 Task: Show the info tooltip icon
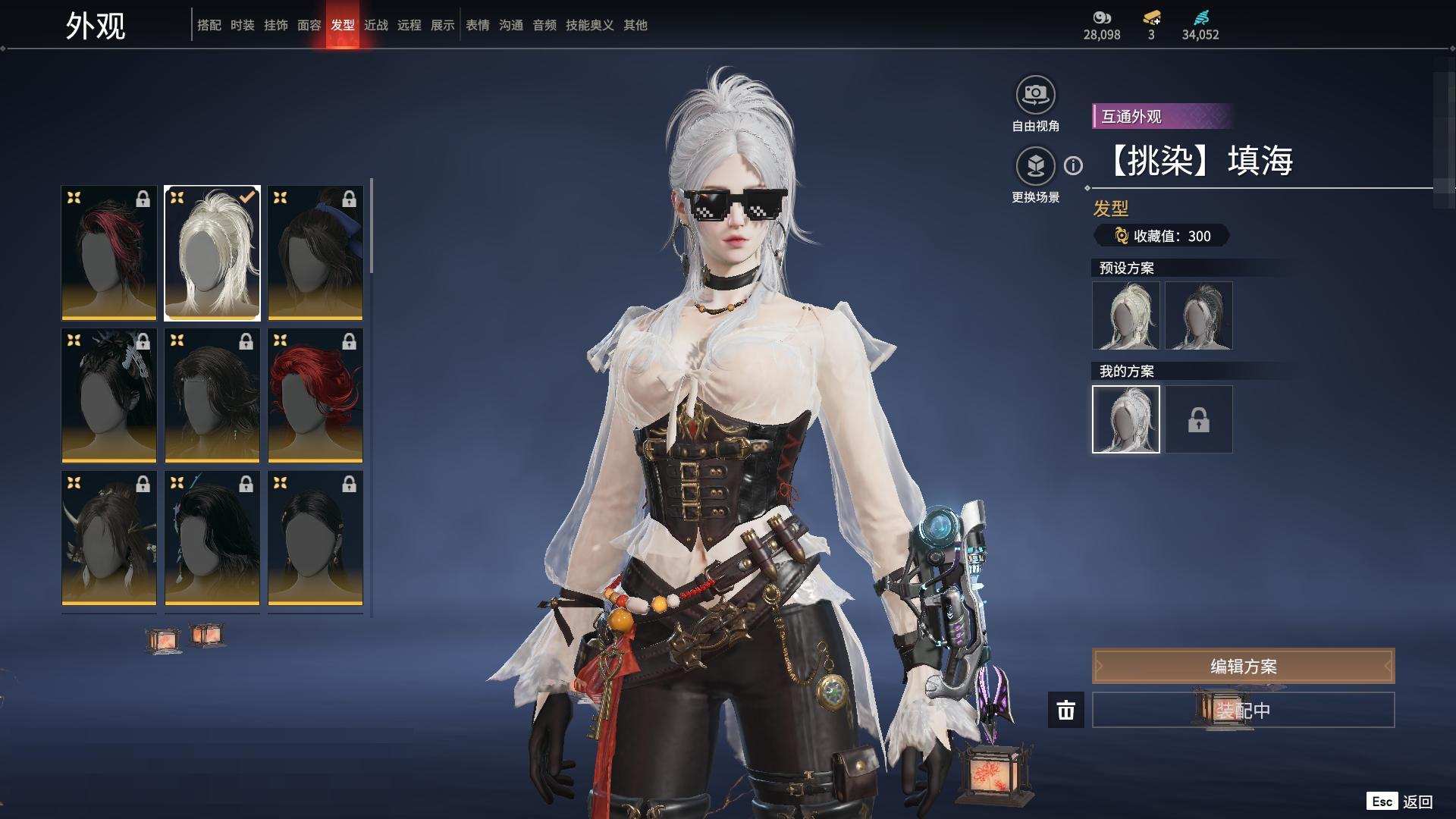pos(1073,165)
